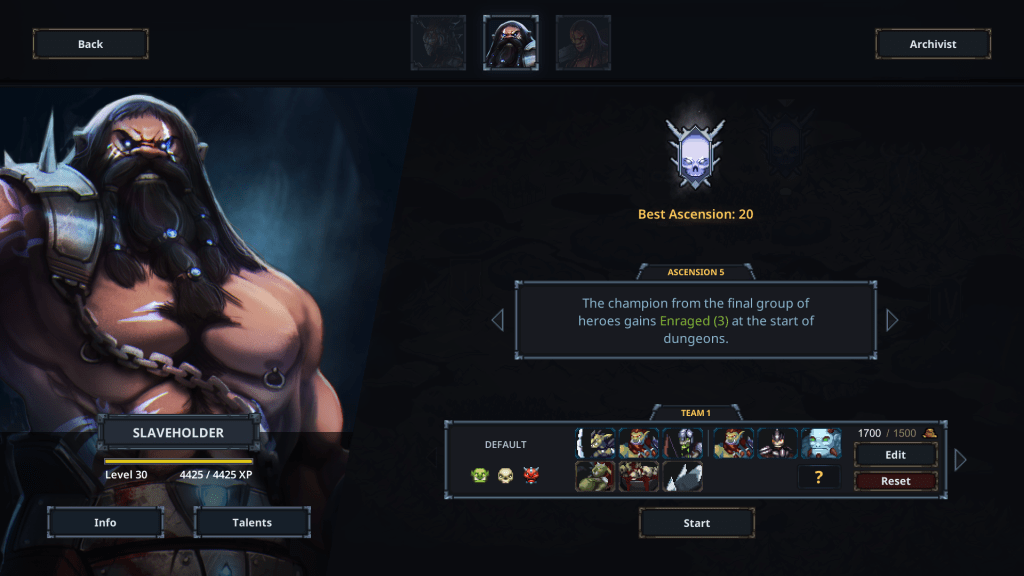Go back with the Back button
1024x576 pixels.
click(x=90, y=44)
